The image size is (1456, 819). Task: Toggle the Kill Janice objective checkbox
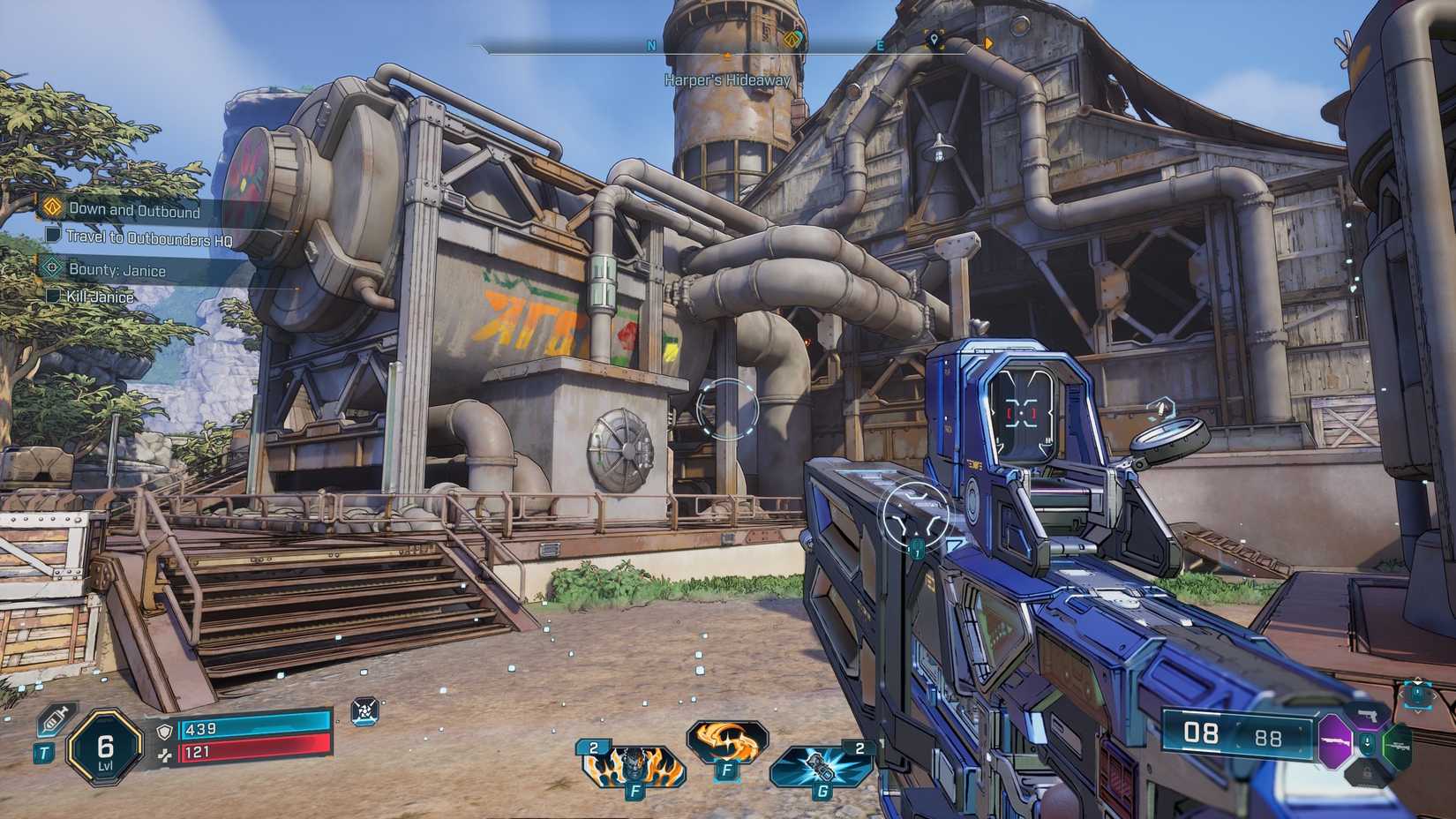coord(55,297)
